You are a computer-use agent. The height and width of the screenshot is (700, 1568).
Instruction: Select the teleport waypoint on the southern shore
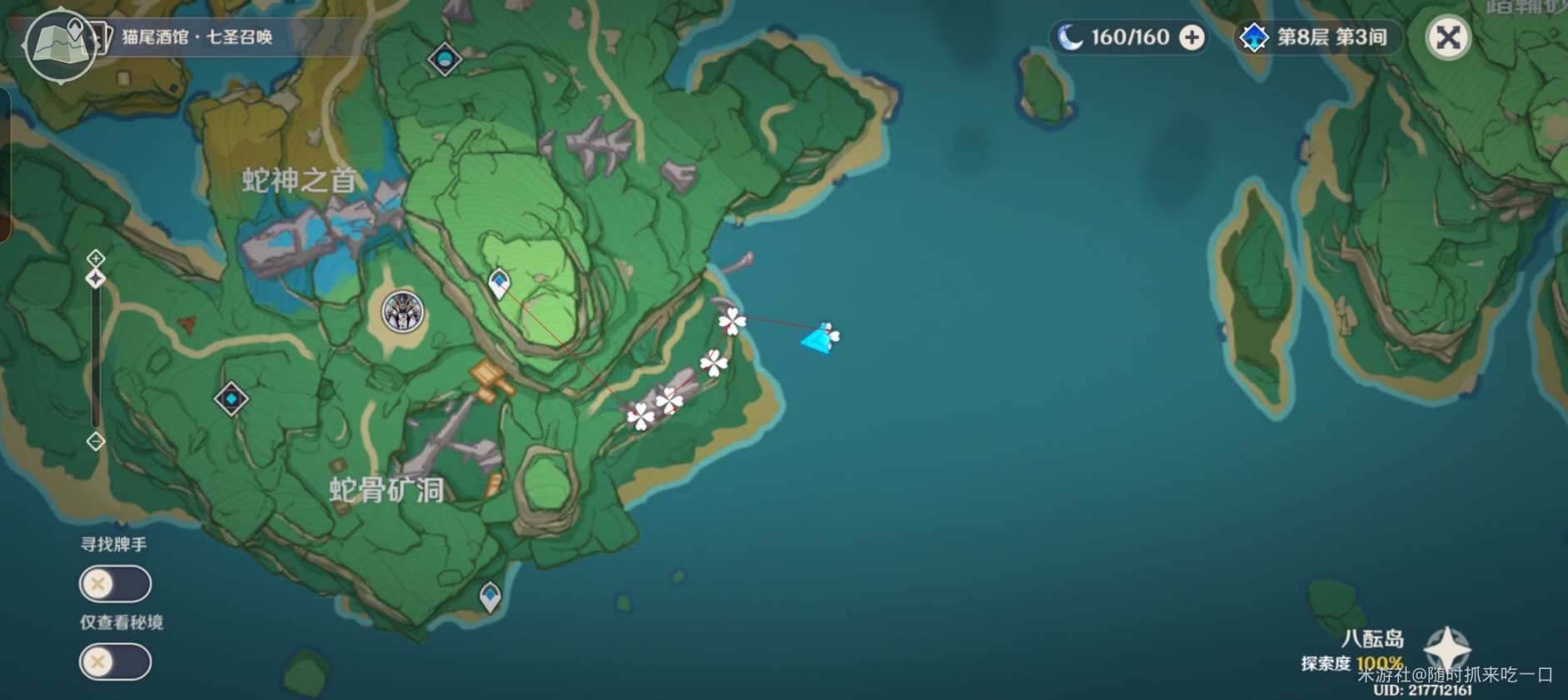pos(490,596)
